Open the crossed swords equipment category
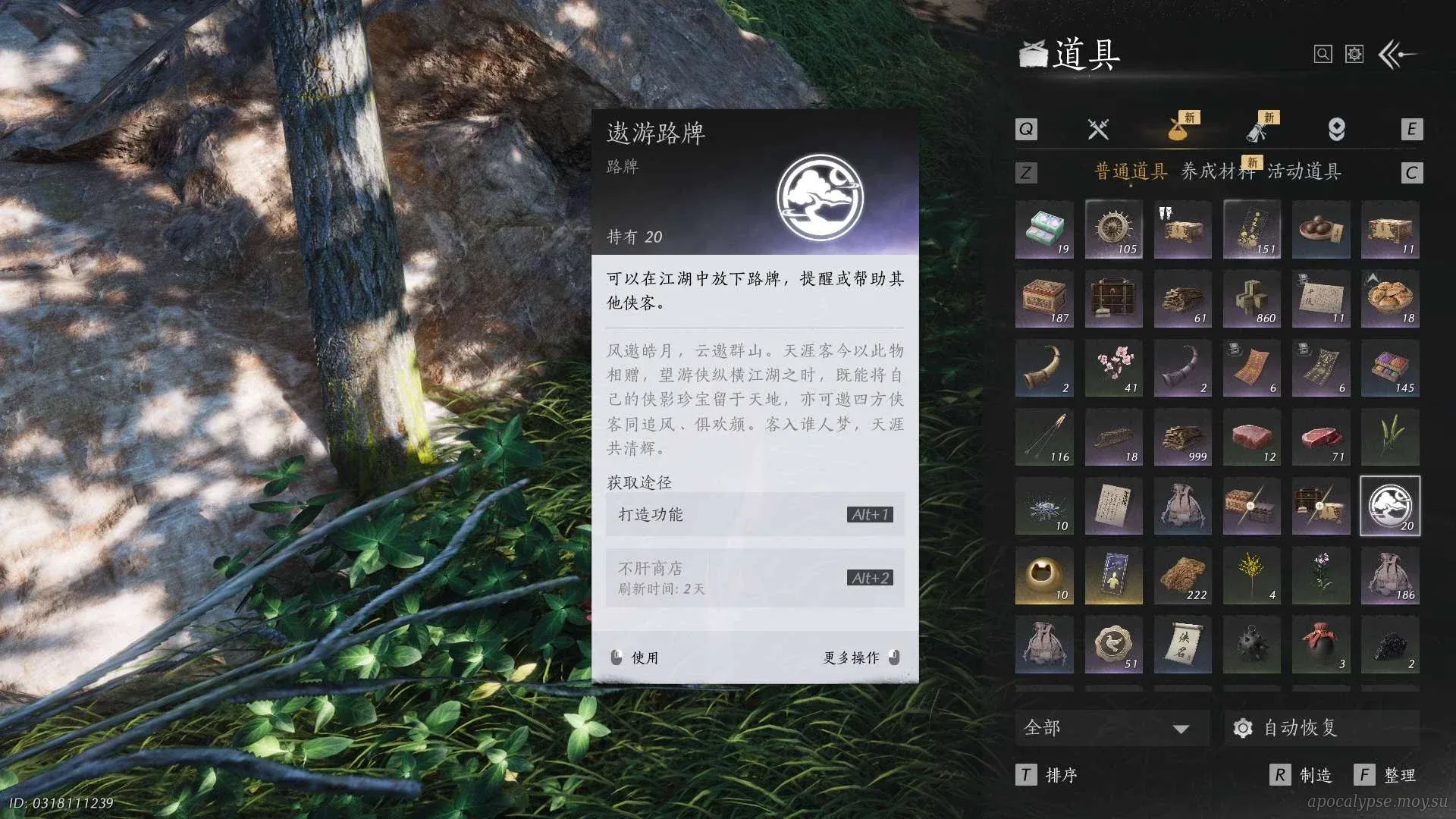This screenshot has width=1456, height=819. [1098, 130]
